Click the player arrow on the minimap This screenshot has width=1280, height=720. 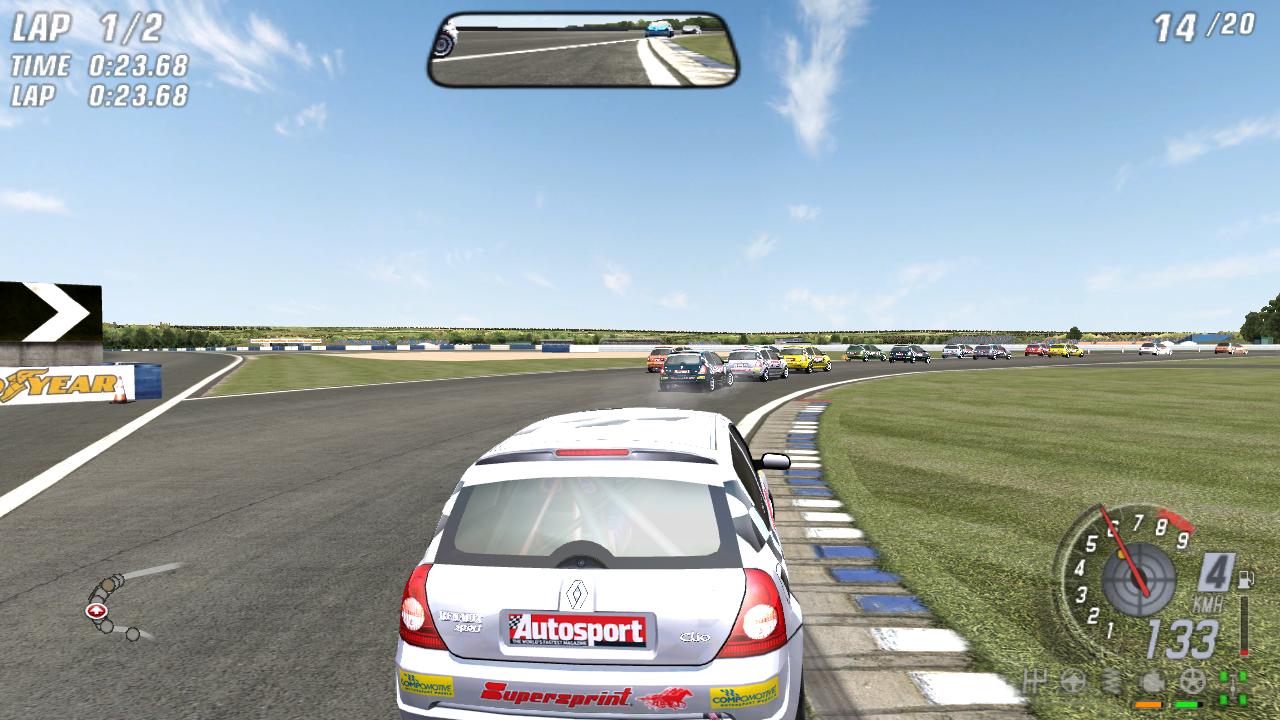[97, 608]
